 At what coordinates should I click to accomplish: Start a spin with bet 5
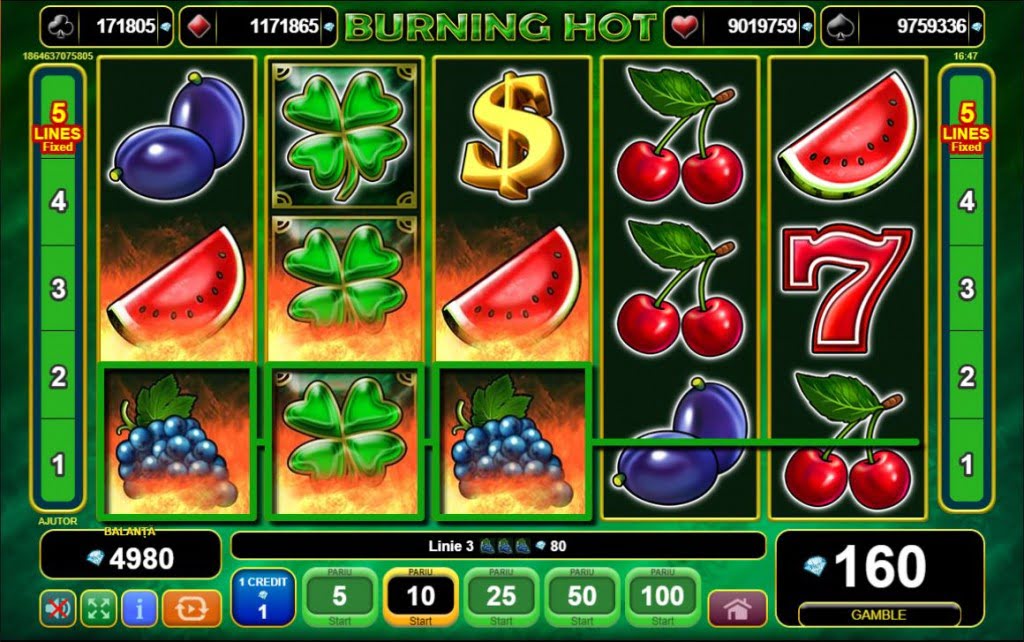tap(339, 598)
